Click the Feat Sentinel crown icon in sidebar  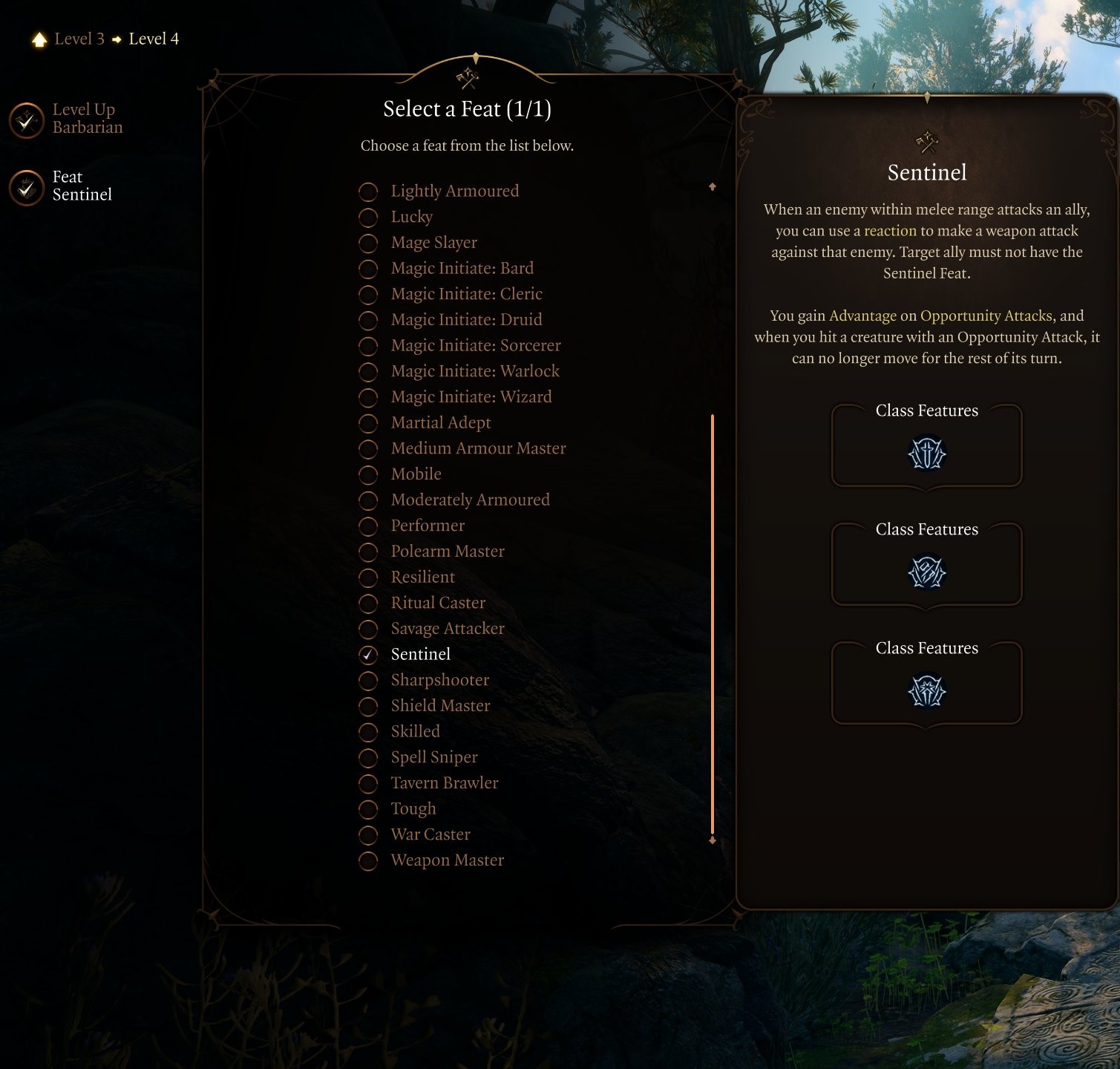click(26, 189)
